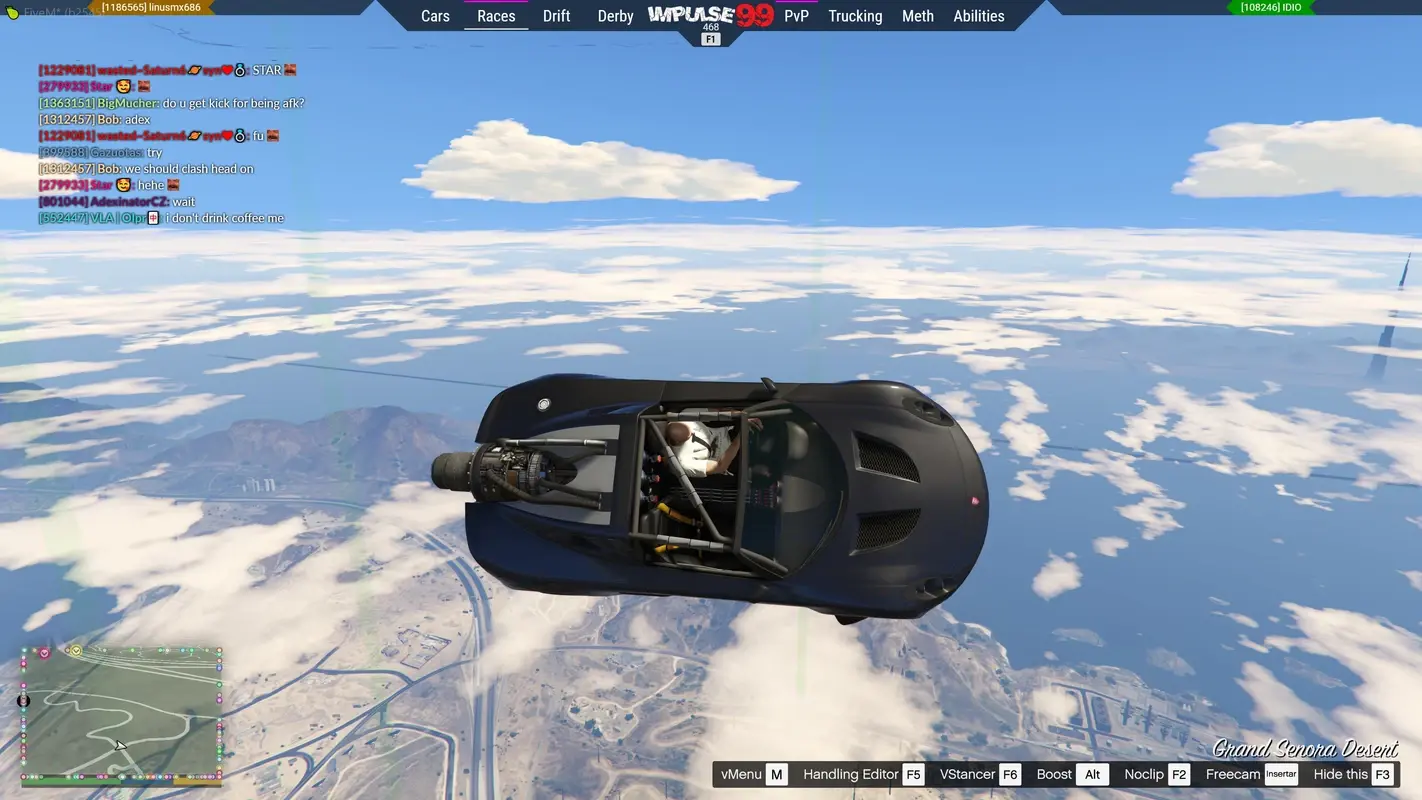Image resolution: width=1422 pixels, height=800 pixels.
Task: Click the blue blip on the minimap's right edge
Action: tap(218, 668)
